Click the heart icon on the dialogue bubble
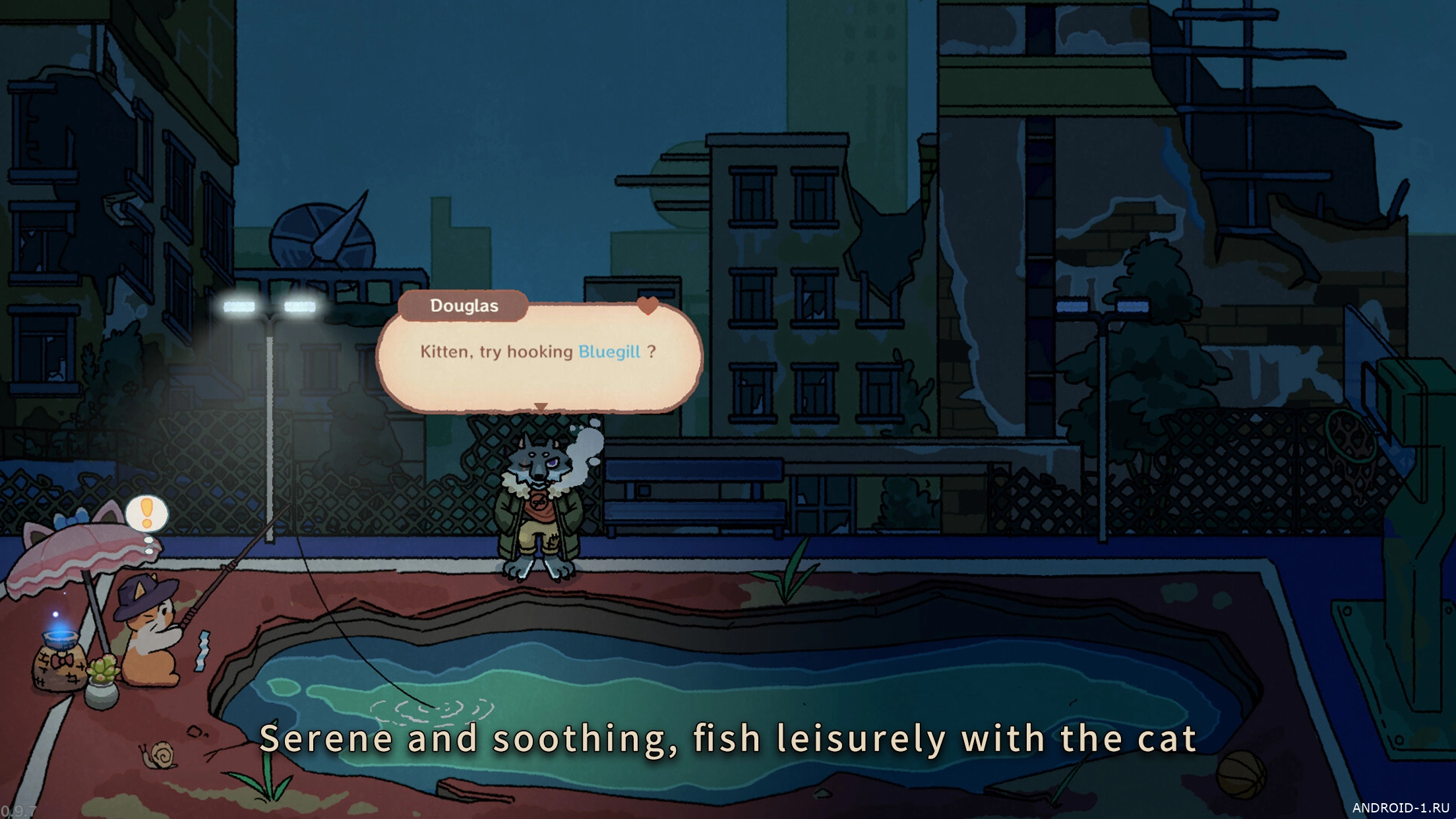The height and width of the screenshot is (819, 1456). [x=648, y=305]
